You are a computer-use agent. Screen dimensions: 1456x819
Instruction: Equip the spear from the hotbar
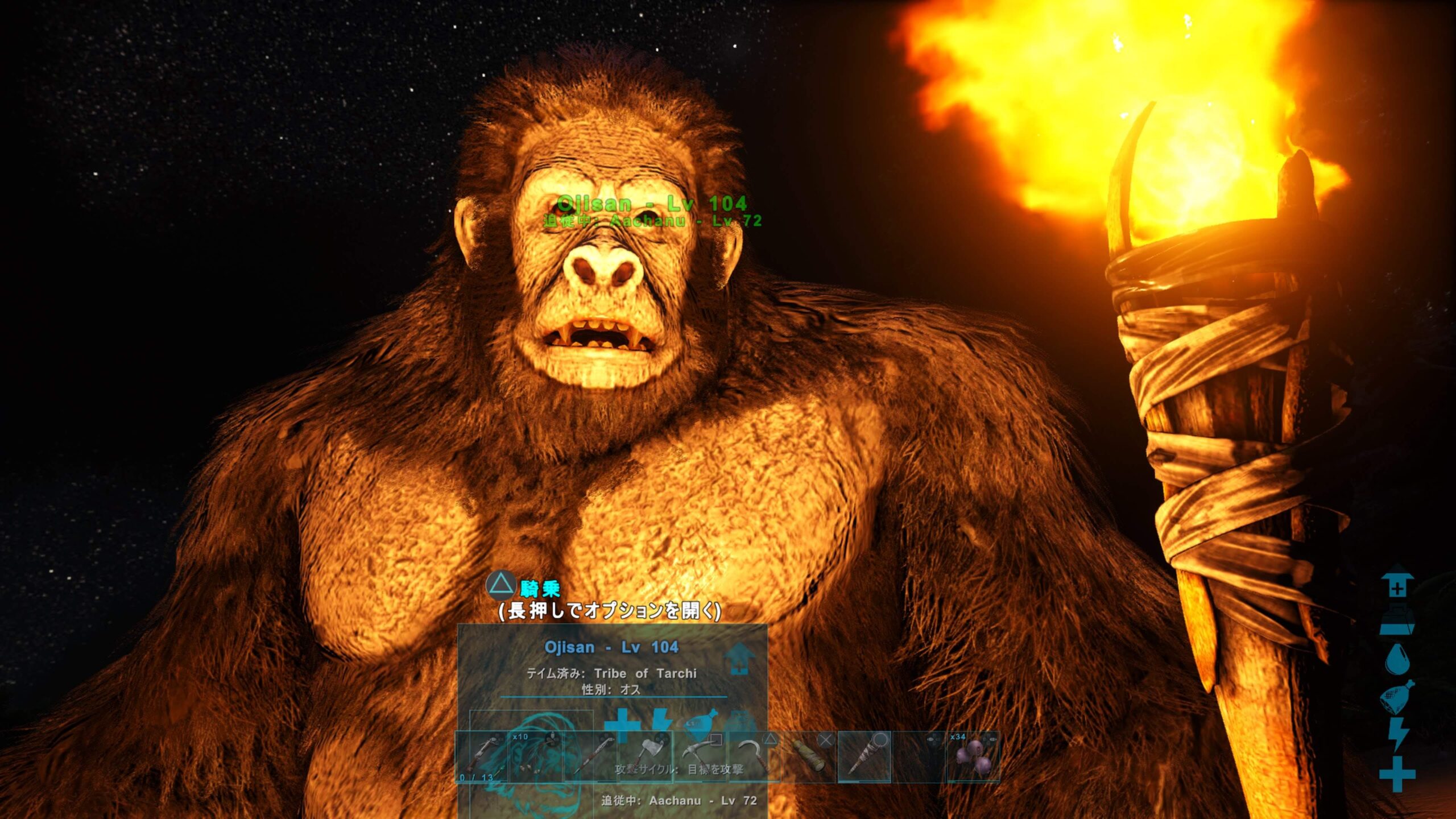591,757
